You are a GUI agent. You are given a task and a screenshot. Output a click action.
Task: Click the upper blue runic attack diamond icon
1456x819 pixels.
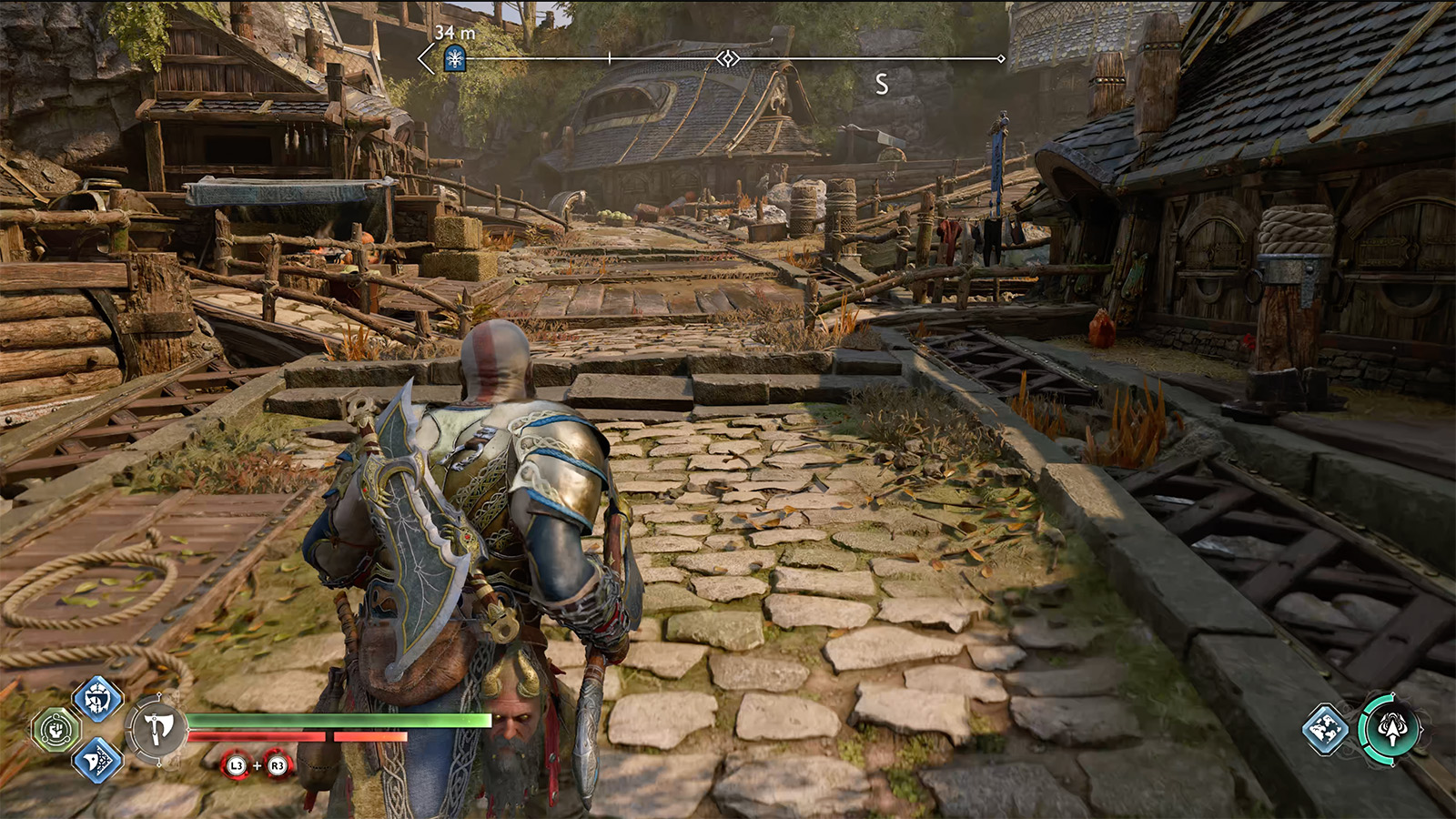pos(96,702)
